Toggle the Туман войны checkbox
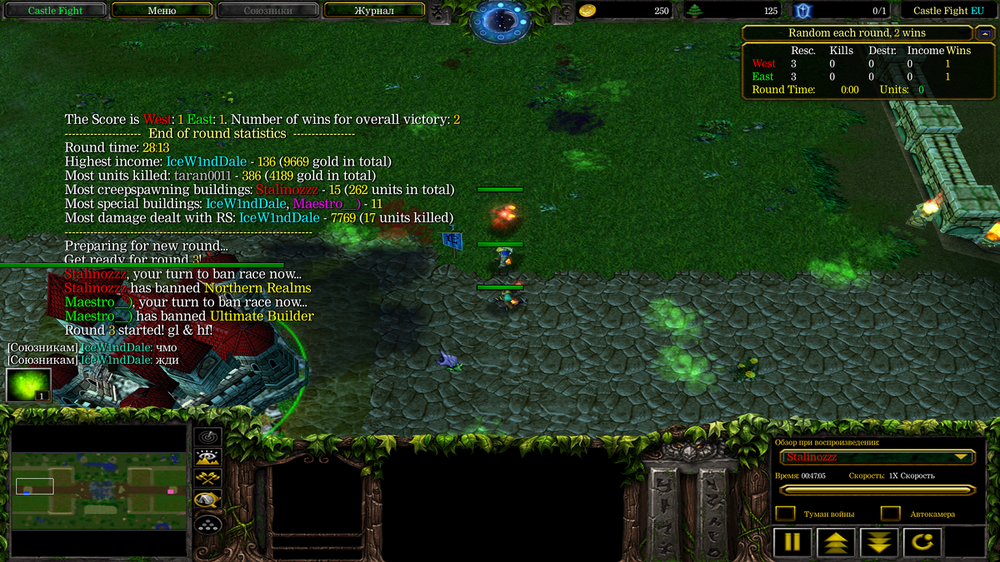The image size is (1000, 562). (786, 514)
